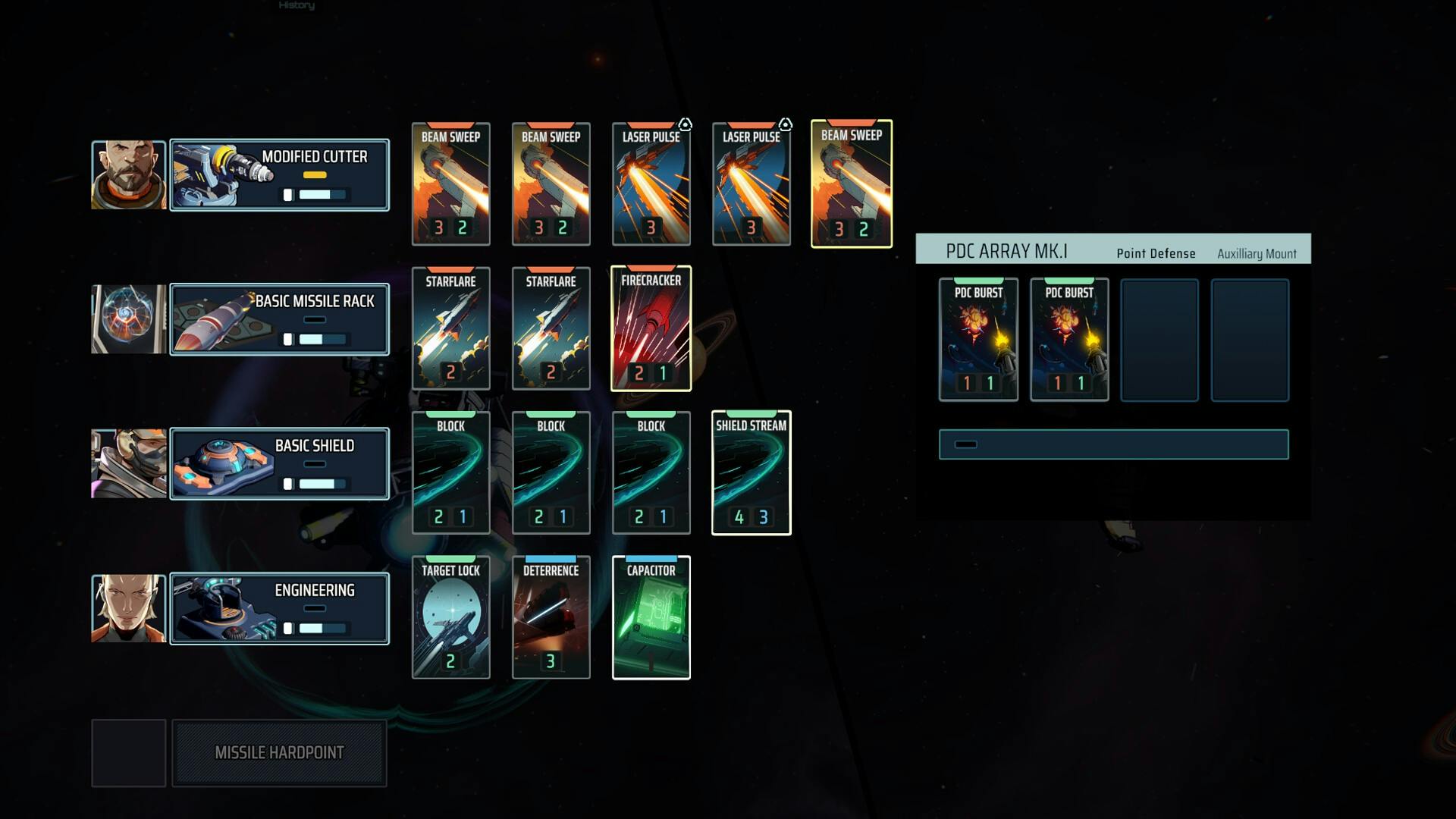Select the Basic Missile Rack panel
Screen dimensions: 1456x819
pyautogui.click(x=279, y=319)
